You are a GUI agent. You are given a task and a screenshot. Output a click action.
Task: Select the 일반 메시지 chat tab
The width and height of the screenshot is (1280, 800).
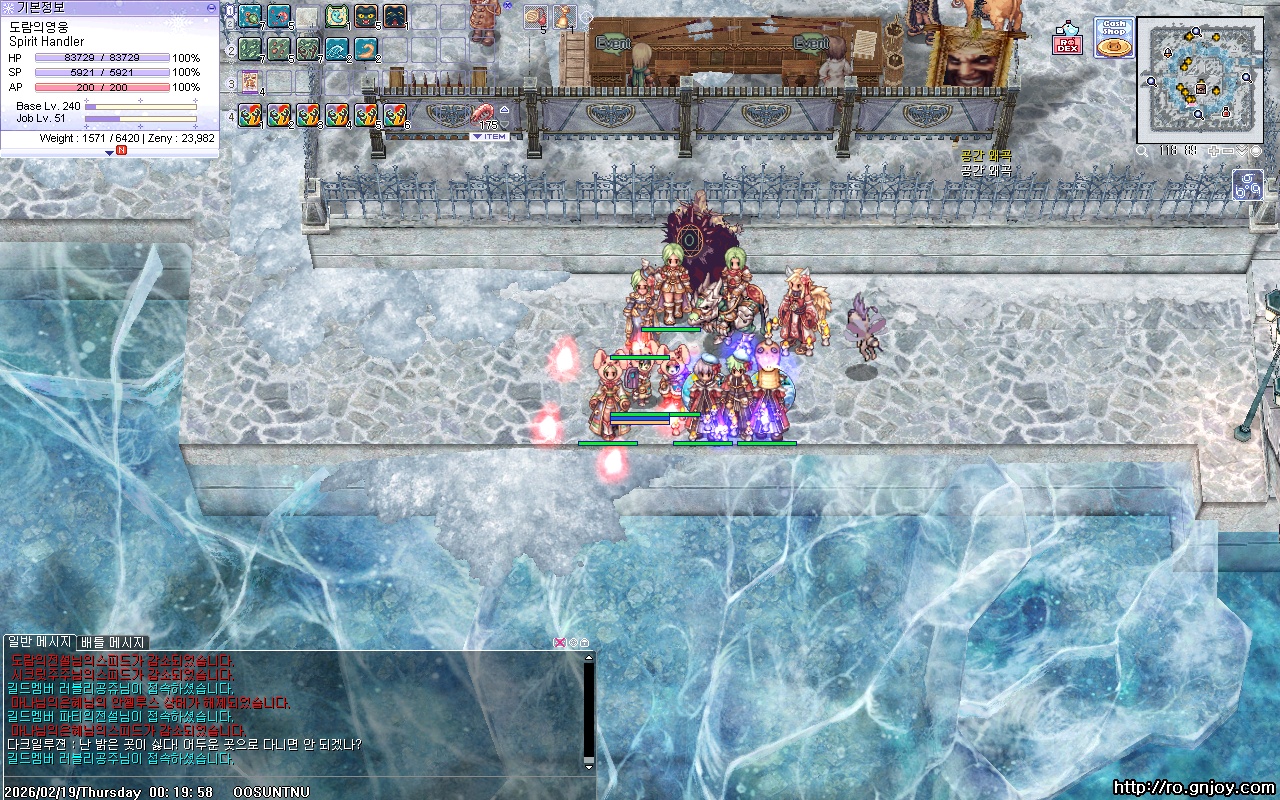(39, 642)
